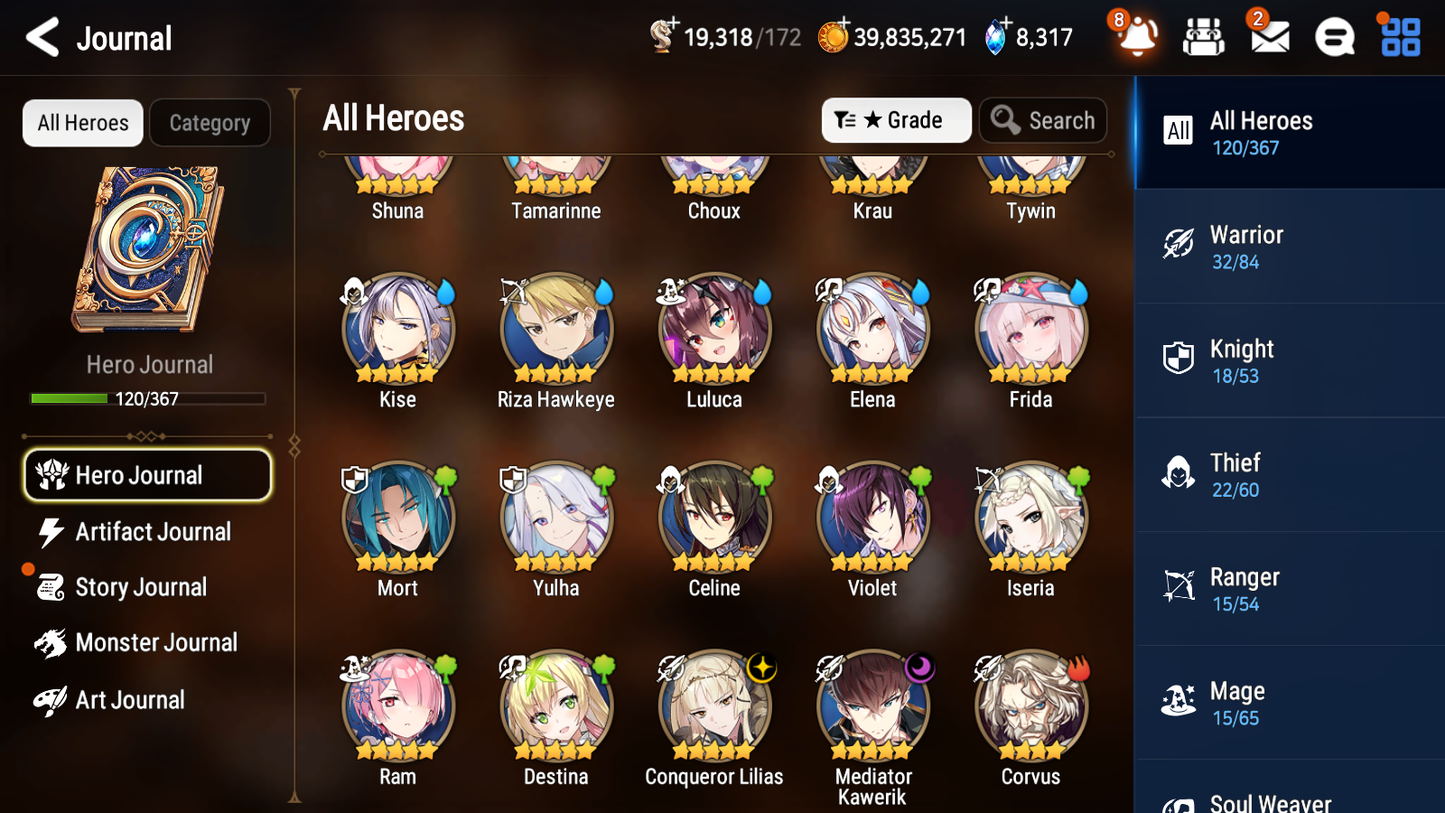The height and width of the screenshot is (813, 1445).
Task: Switch to the Category view
Action: tap(210, 122)
